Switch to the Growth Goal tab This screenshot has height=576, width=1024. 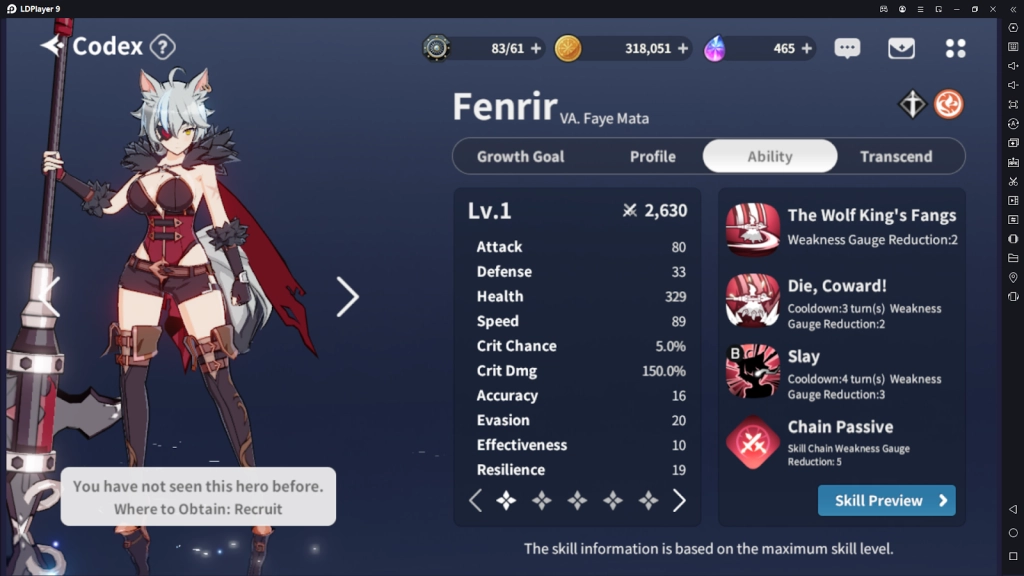click(x=520, y=156)
